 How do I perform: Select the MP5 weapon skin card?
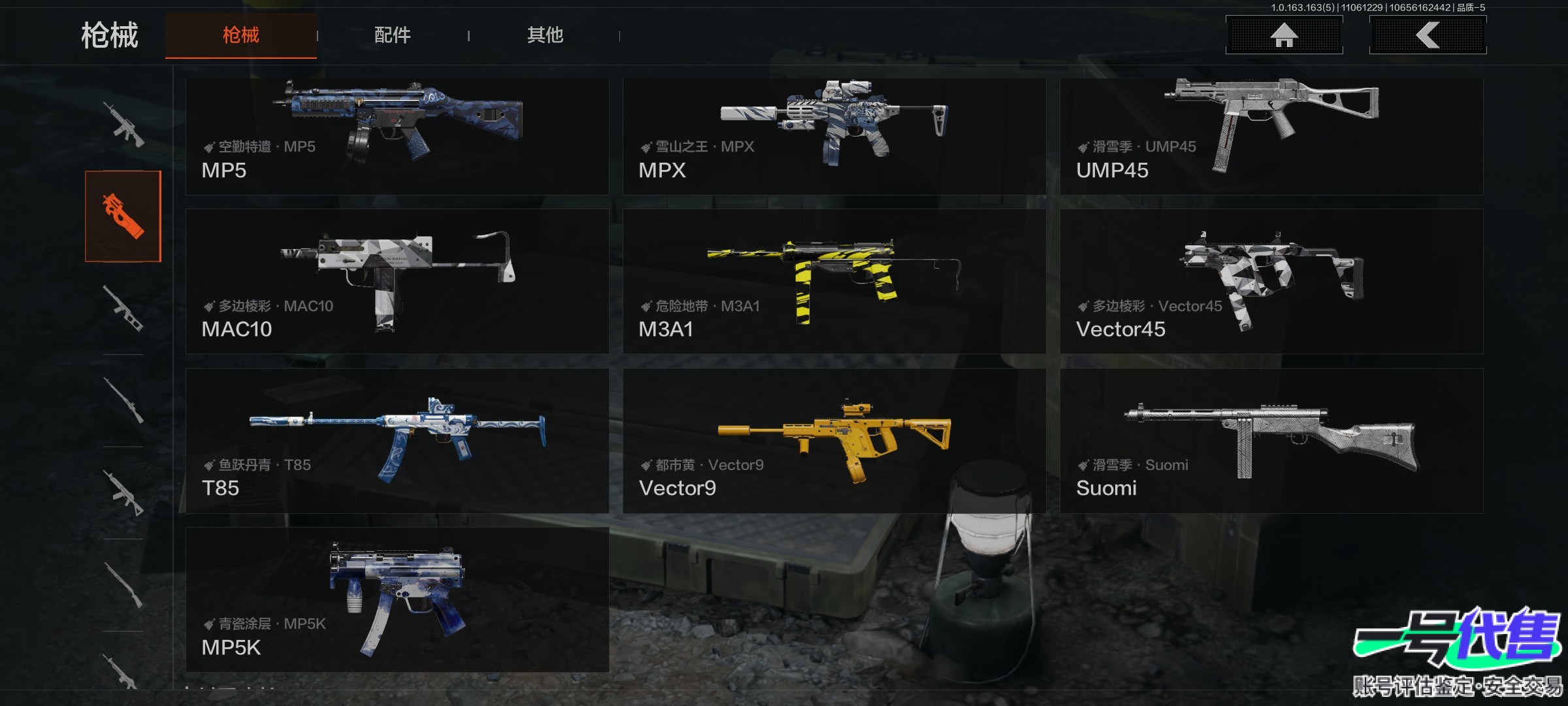coord(397,136)
